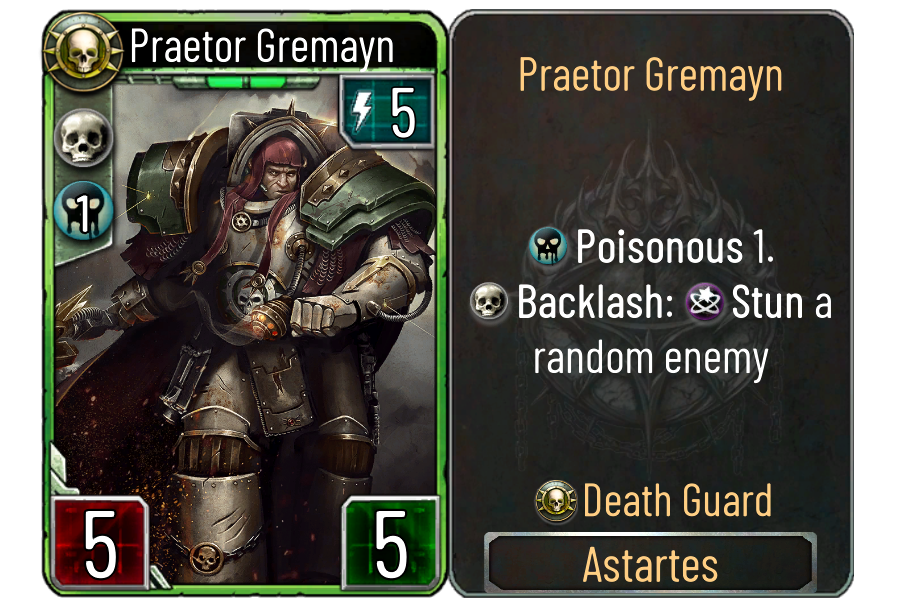Click the skull Backlash icon on the card
900x600 pixels.
pos(85,137)
